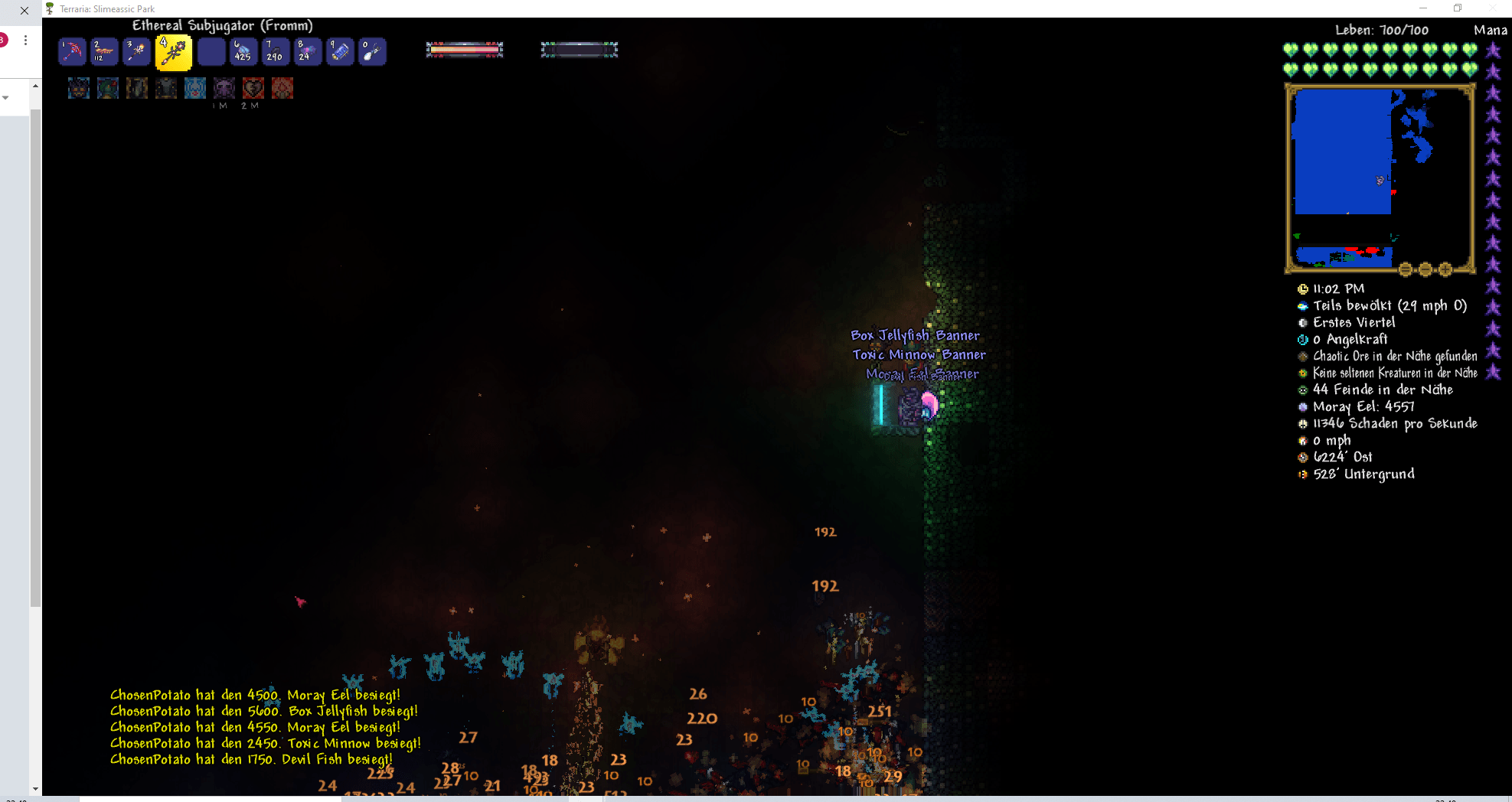Click the Angelkraft fishing power icon

coord(1303,339)
